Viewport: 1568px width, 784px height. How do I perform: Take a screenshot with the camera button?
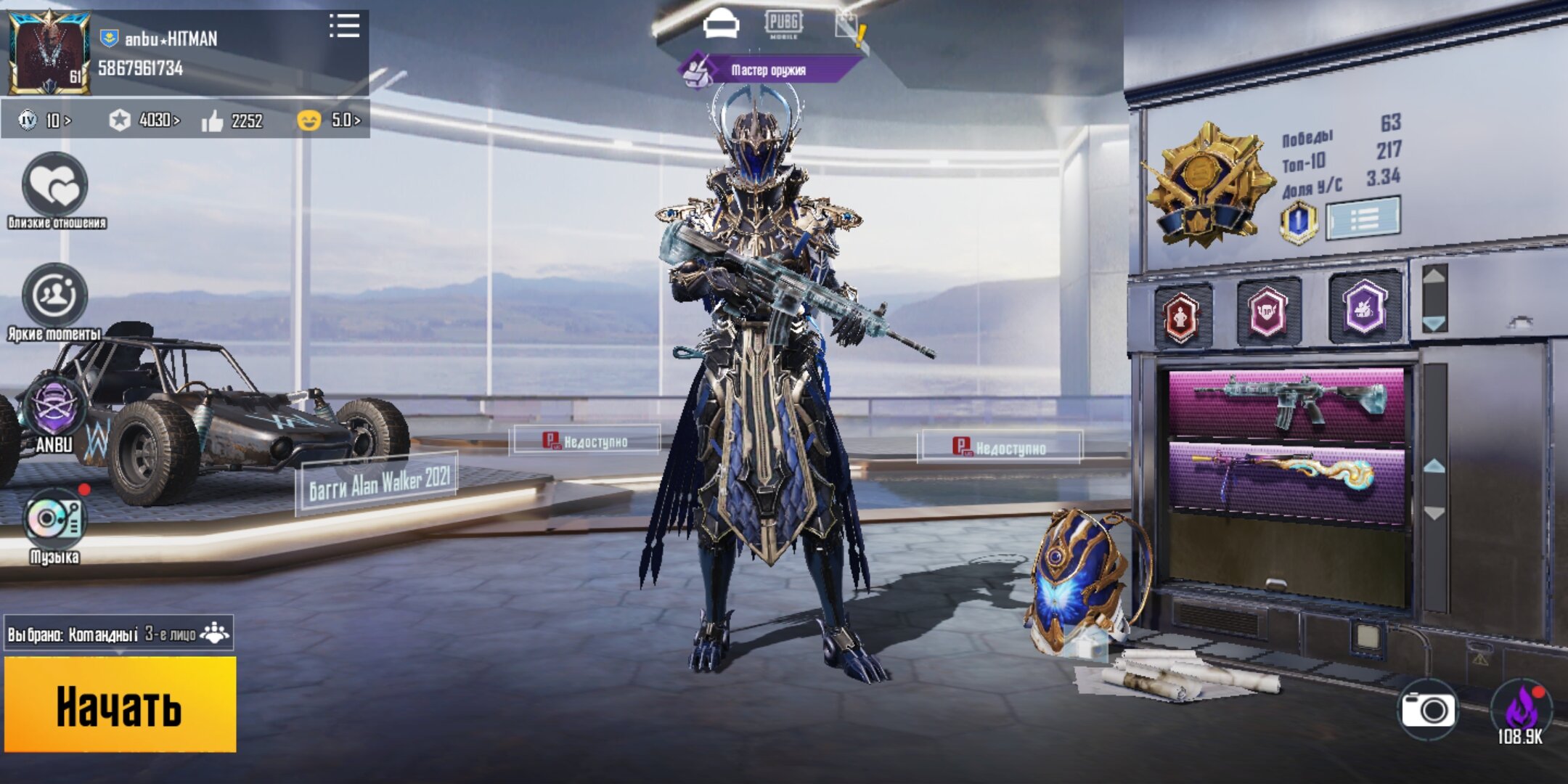(1427, 709)
